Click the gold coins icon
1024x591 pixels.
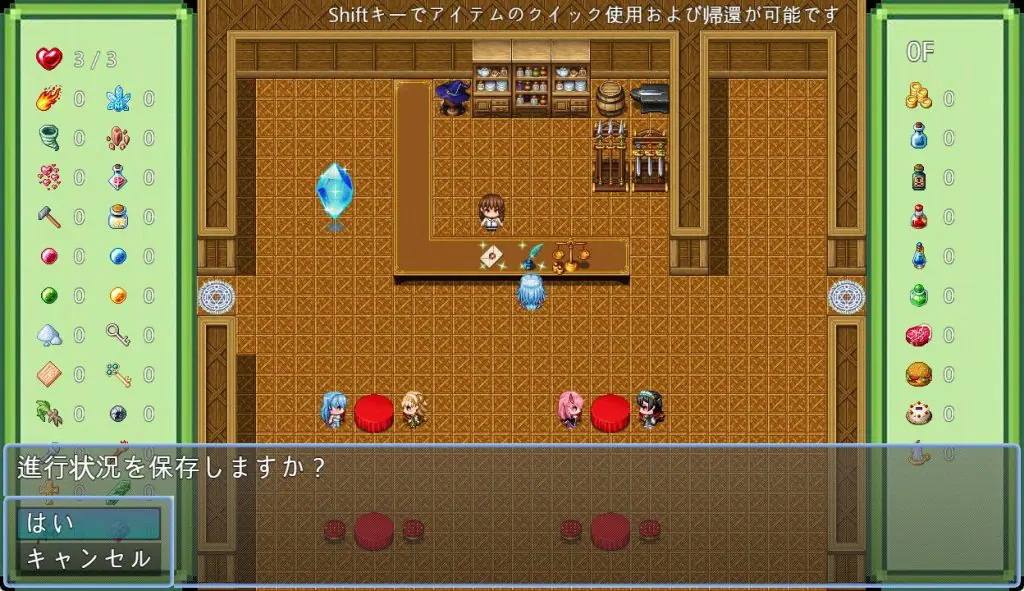pos(918,97)
